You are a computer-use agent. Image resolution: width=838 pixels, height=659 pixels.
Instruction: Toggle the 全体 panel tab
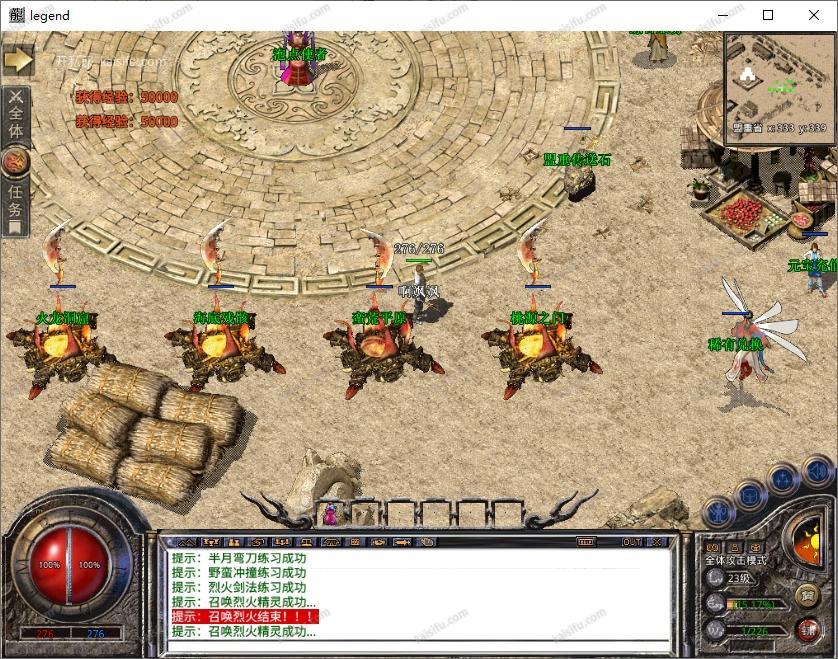click(16, 118)
